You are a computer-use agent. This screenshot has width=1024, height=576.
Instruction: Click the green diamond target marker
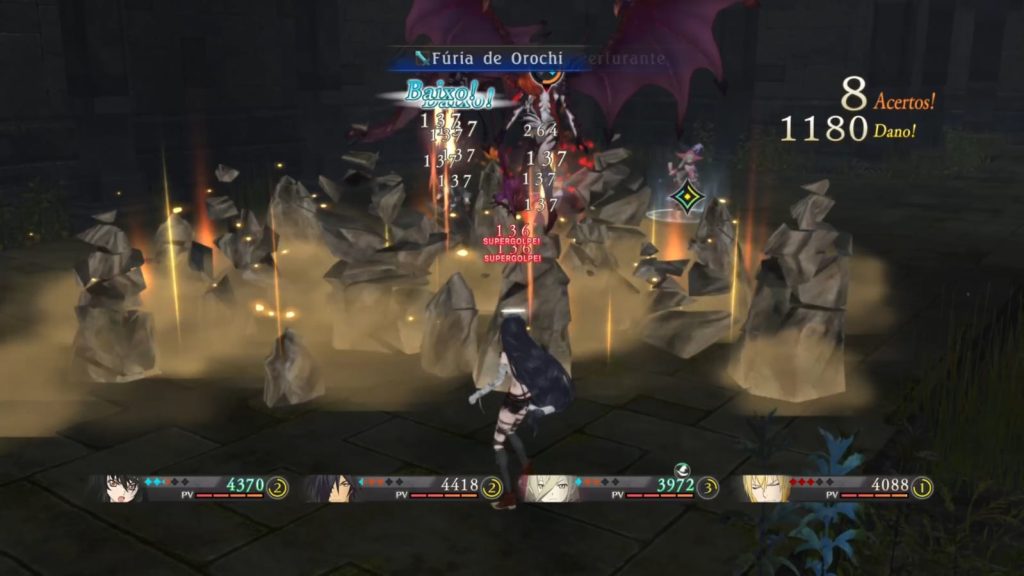pyautogui.click(x=687, y=197)
